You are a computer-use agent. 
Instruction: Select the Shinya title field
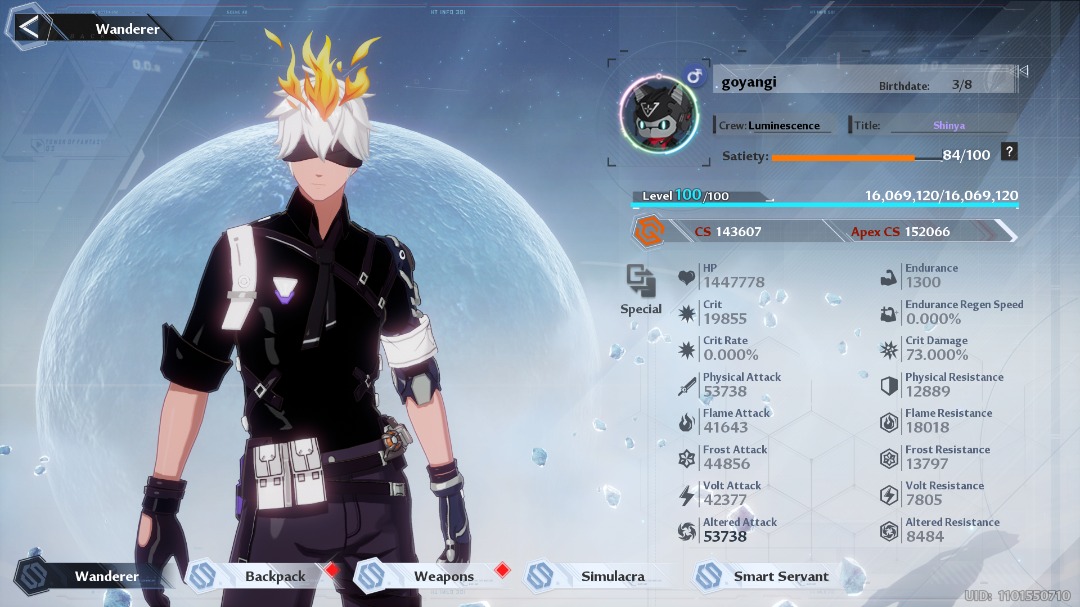tap(948, 125)
